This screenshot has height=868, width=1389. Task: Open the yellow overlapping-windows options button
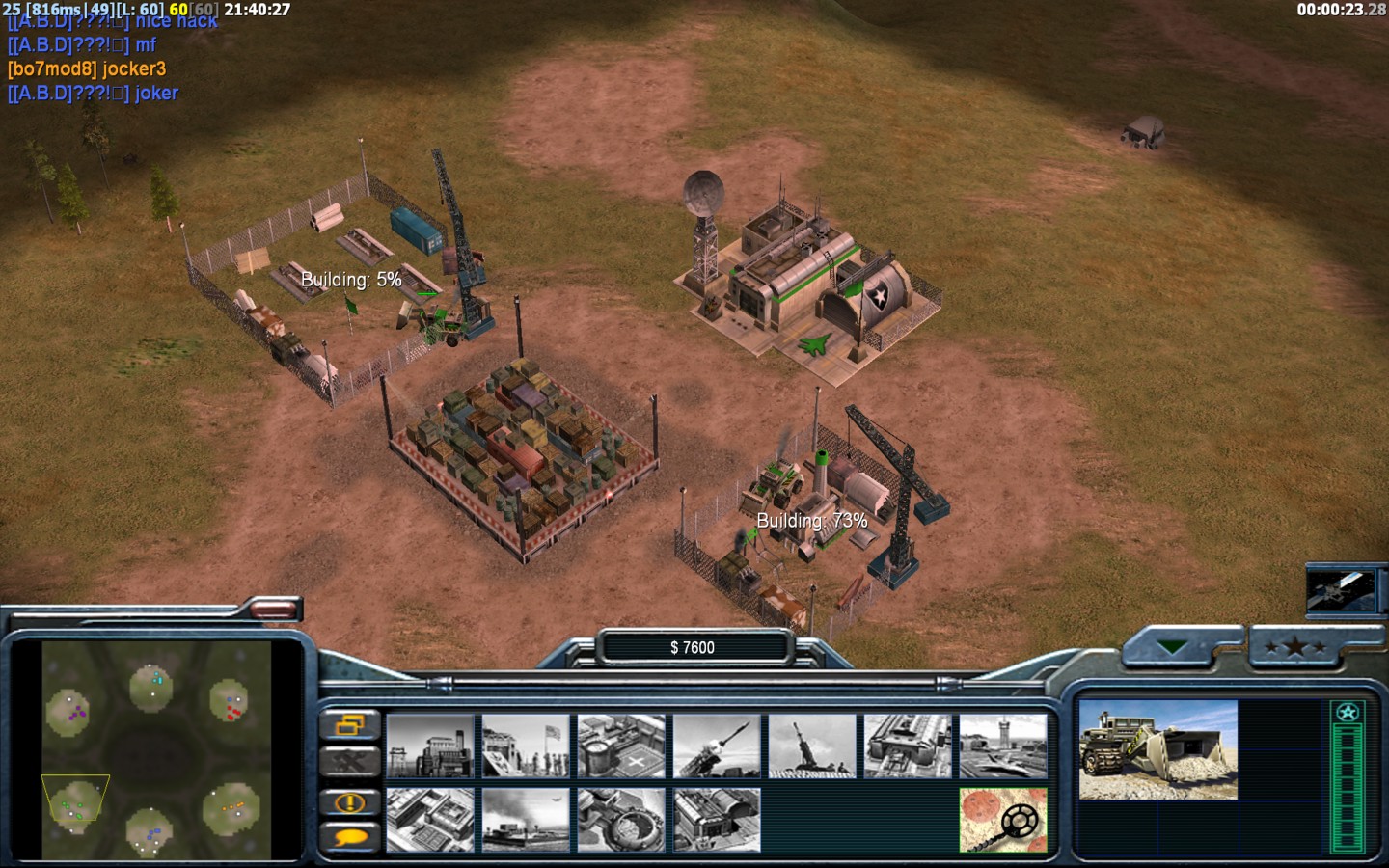click(x=349, y=723)
